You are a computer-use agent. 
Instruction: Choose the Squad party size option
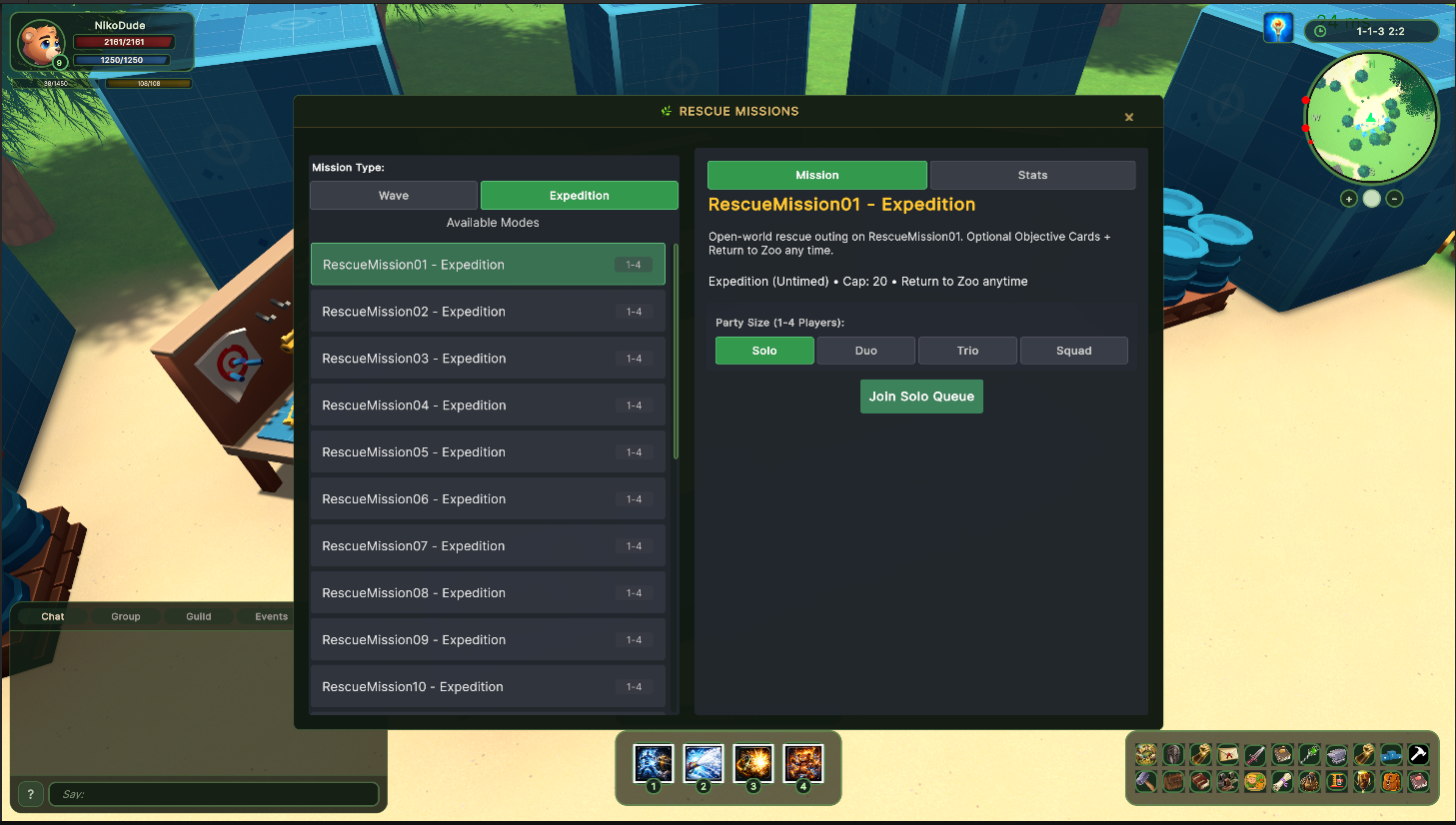1073,351
